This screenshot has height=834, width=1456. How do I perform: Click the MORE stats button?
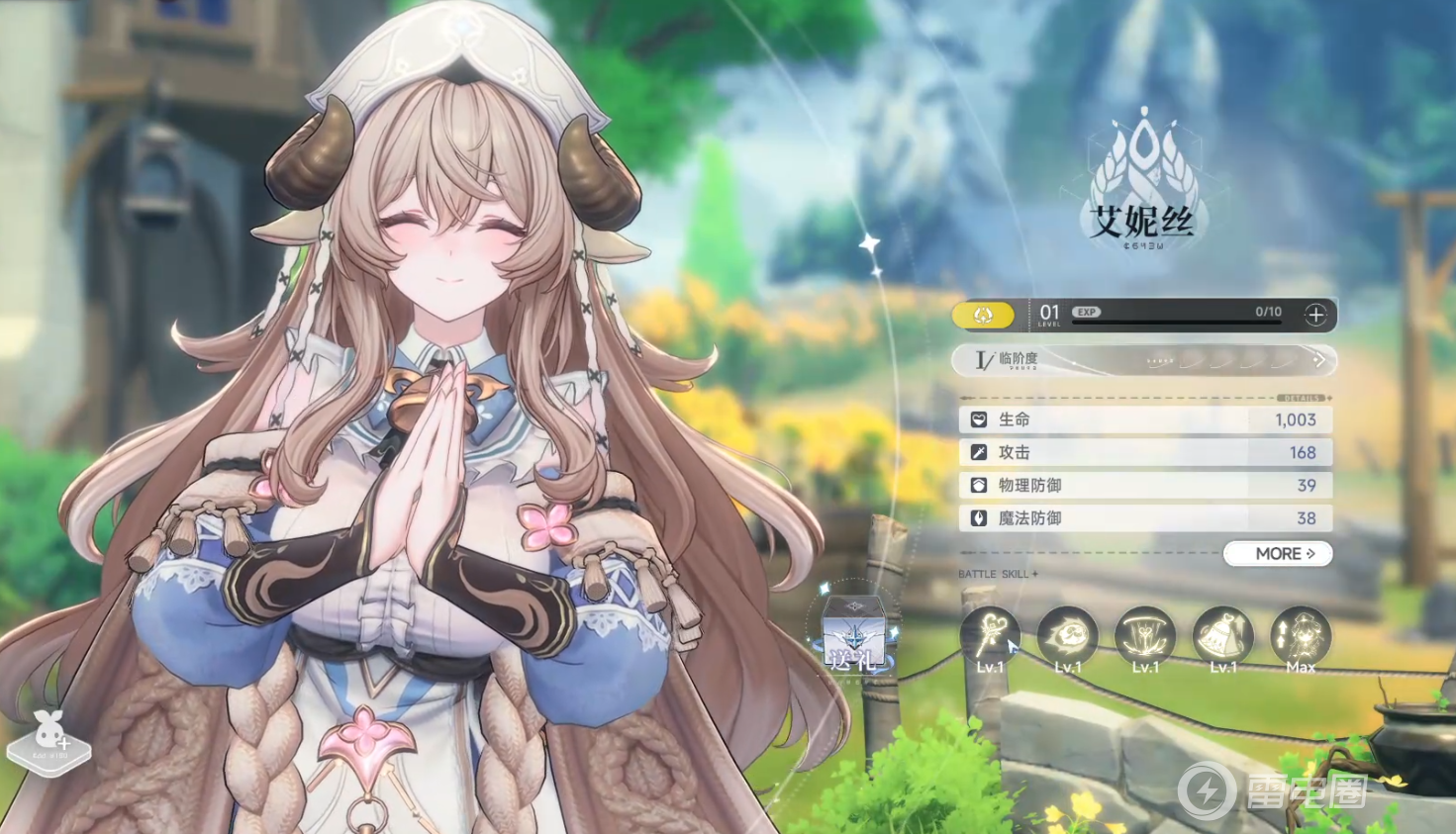1278,554
